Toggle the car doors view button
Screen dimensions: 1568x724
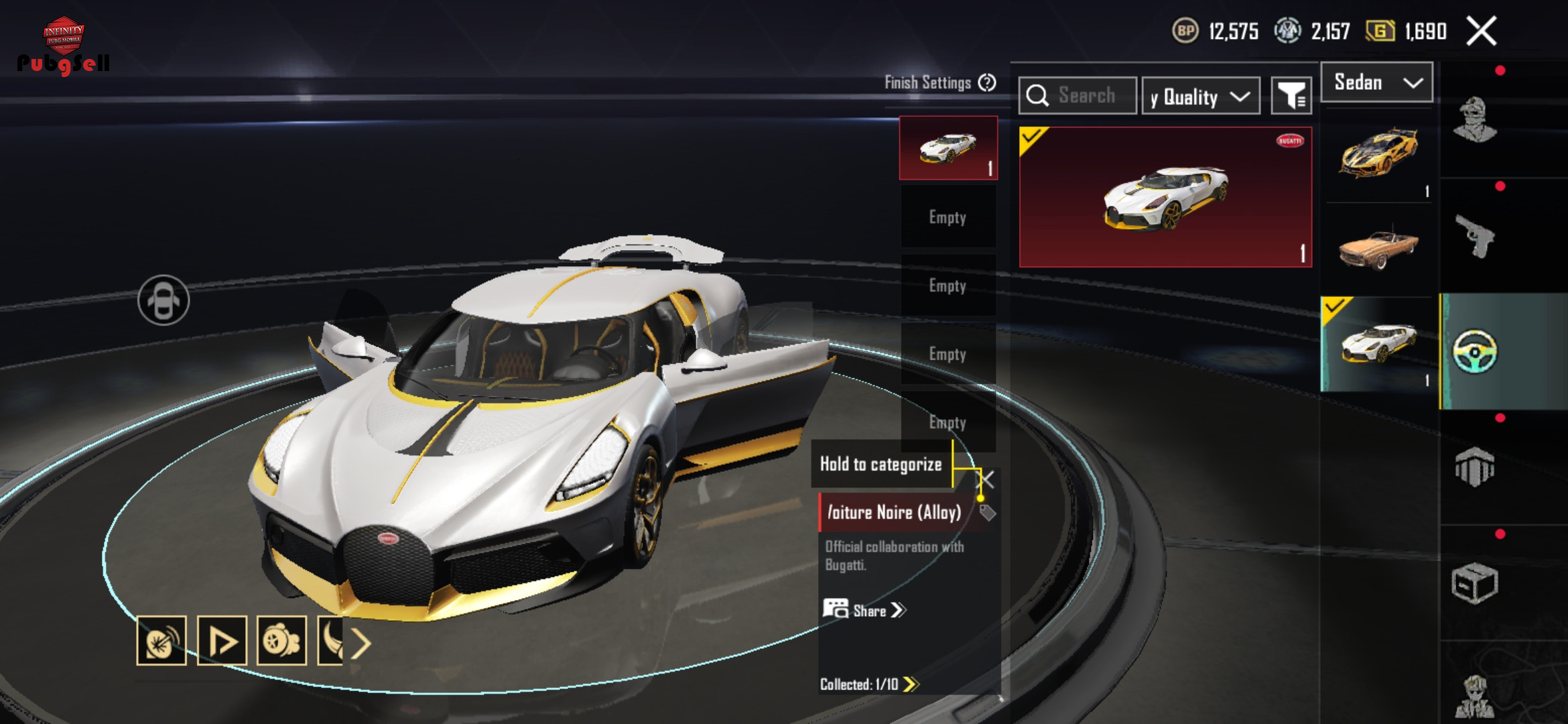(164, 300)
